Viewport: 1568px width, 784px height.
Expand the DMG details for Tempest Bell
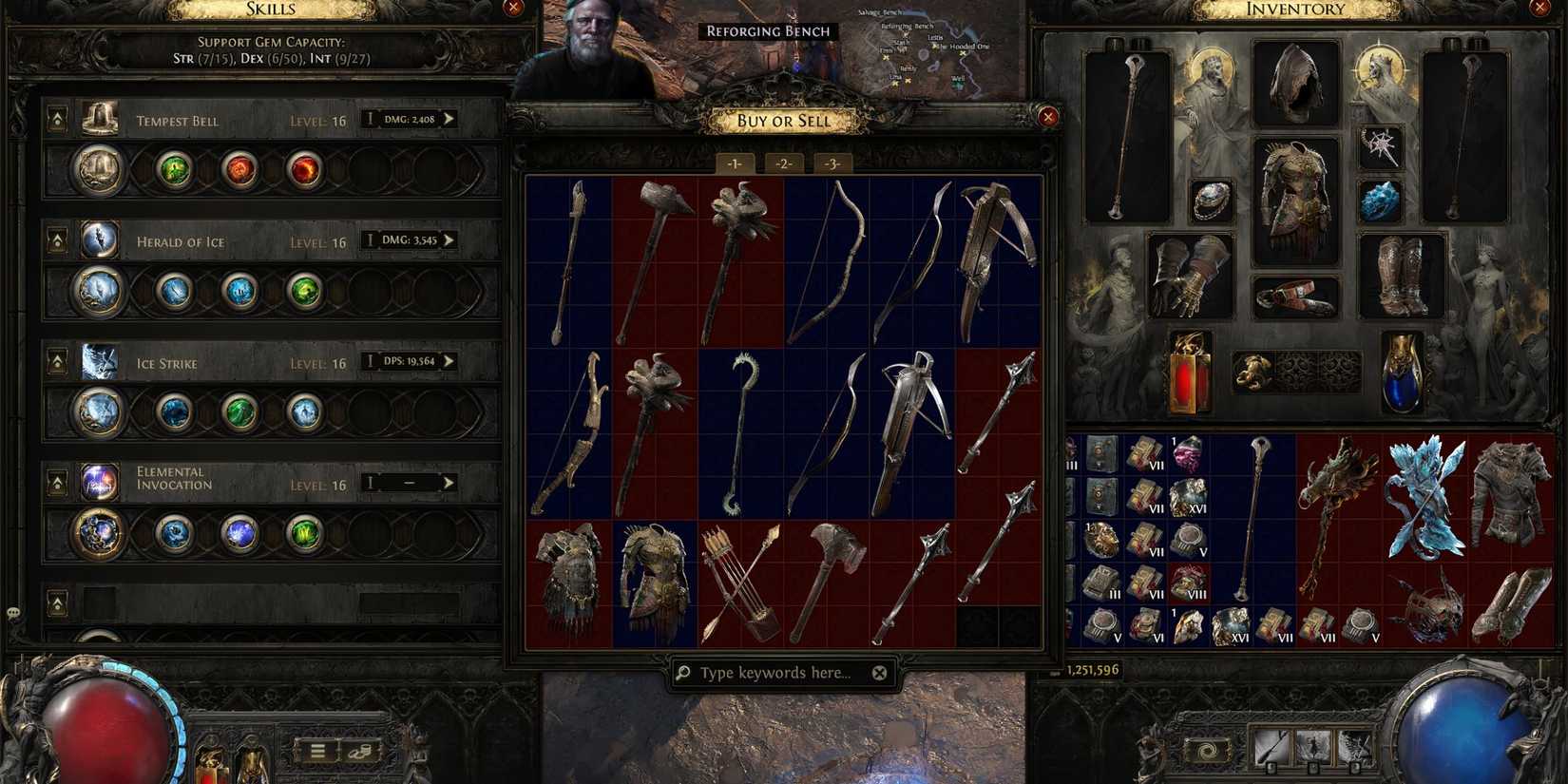tap(448, 118)
